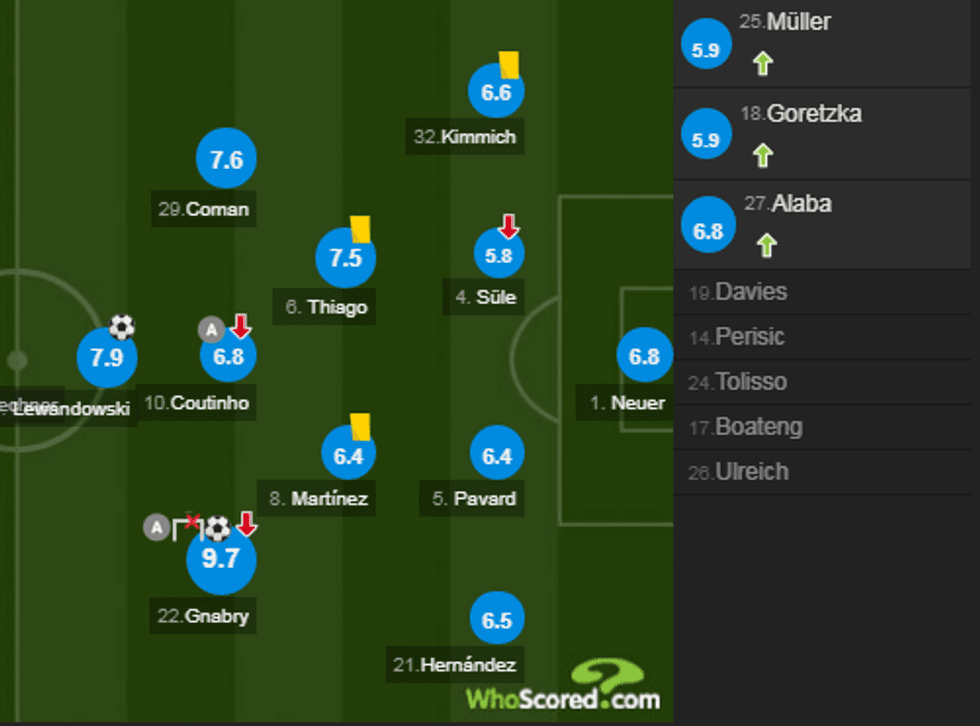Select Davies on the bench list

826,292
